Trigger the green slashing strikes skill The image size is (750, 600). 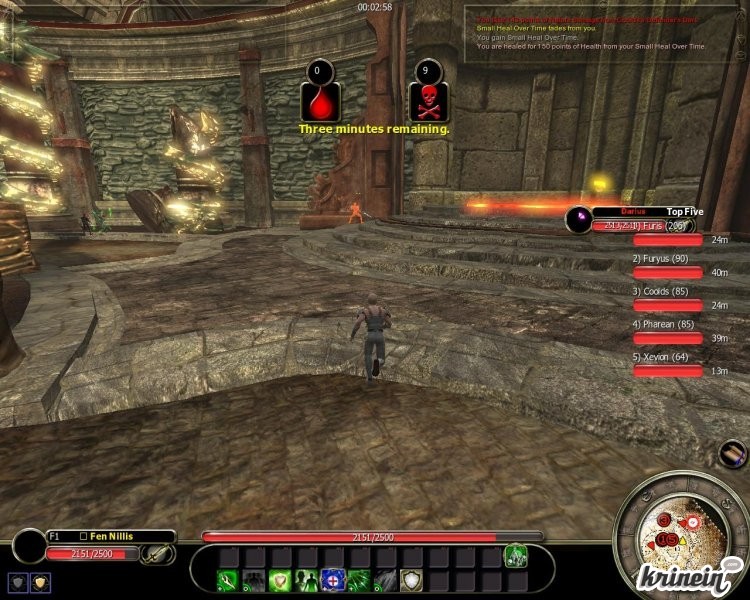click(359, 580)
